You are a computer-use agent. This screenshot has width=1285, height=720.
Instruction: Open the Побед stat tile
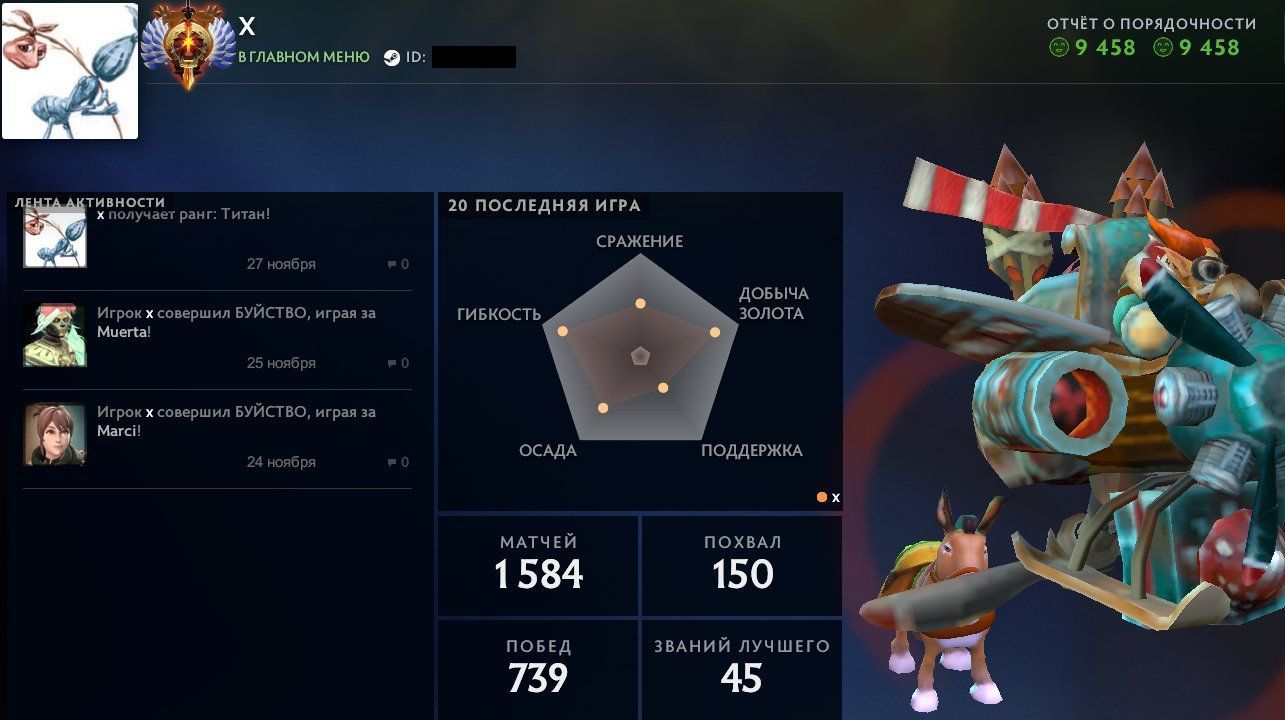(538, 668)
